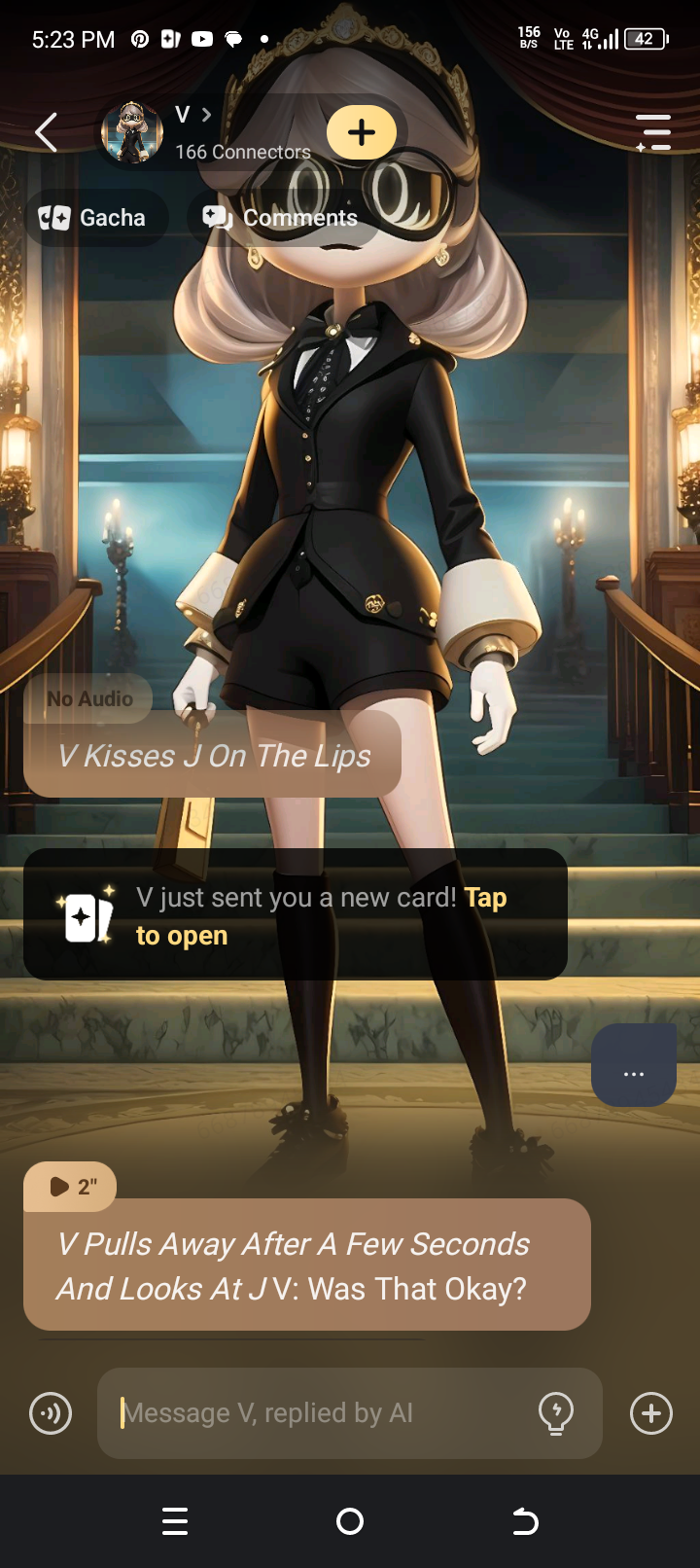Select the 'V Kisses J On The Lips' message
This screenshot has height=1568, width=700.
click(x=214, y=756)
